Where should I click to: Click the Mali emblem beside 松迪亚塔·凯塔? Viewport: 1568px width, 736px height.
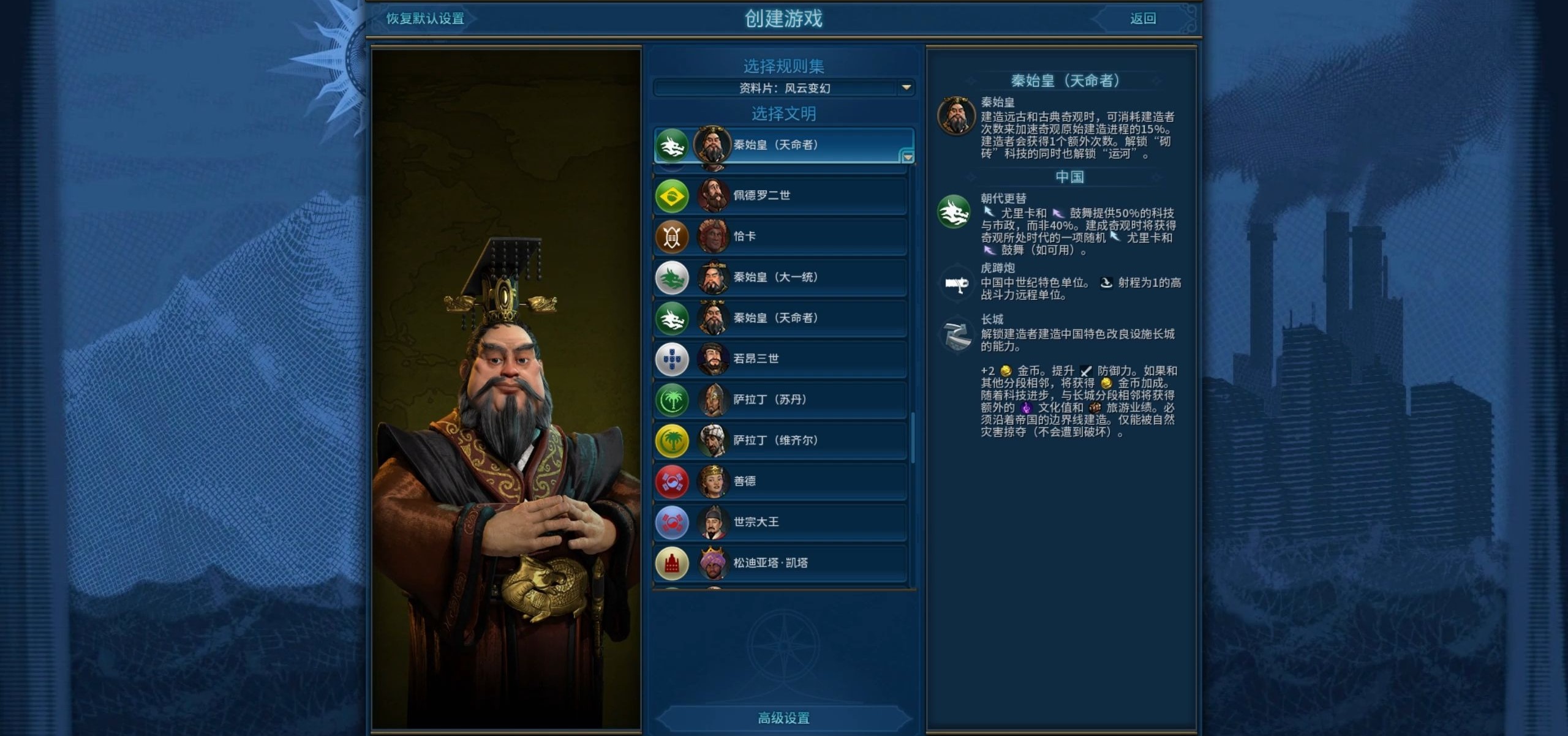(x=672, y=563)
